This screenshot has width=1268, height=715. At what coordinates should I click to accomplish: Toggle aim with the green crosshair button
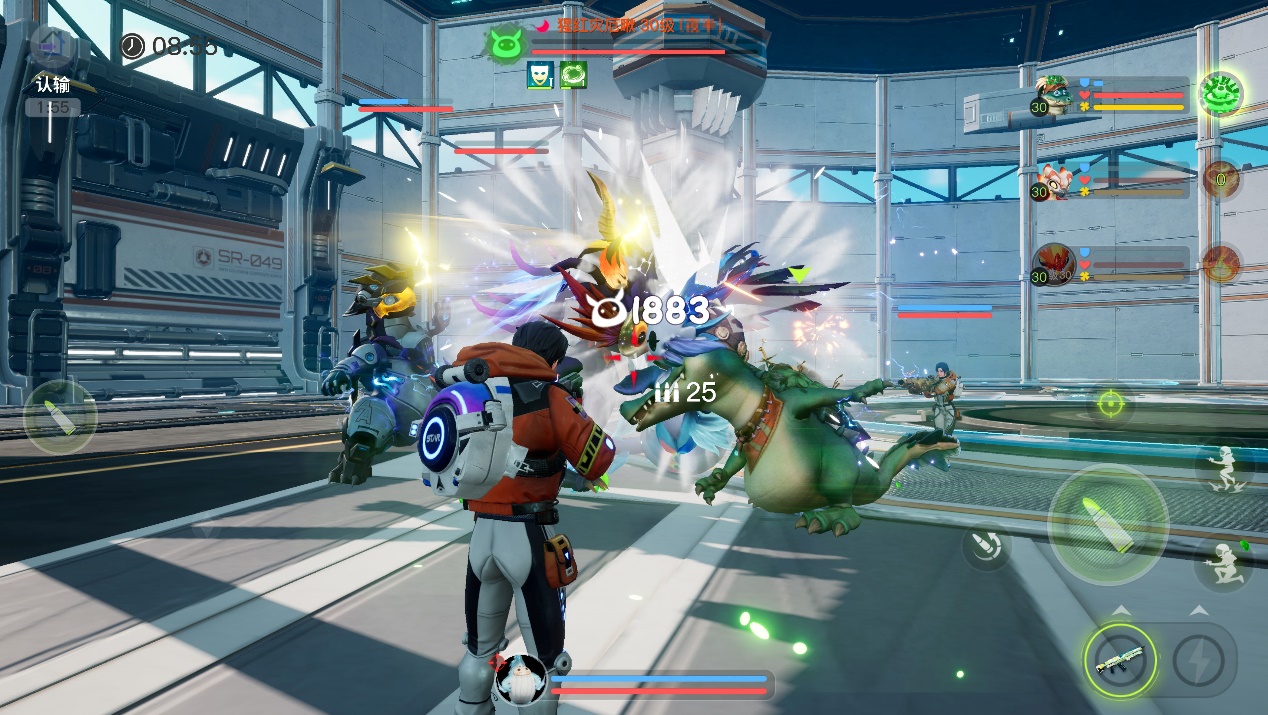pyautogui.click(x=1109, y=403)
